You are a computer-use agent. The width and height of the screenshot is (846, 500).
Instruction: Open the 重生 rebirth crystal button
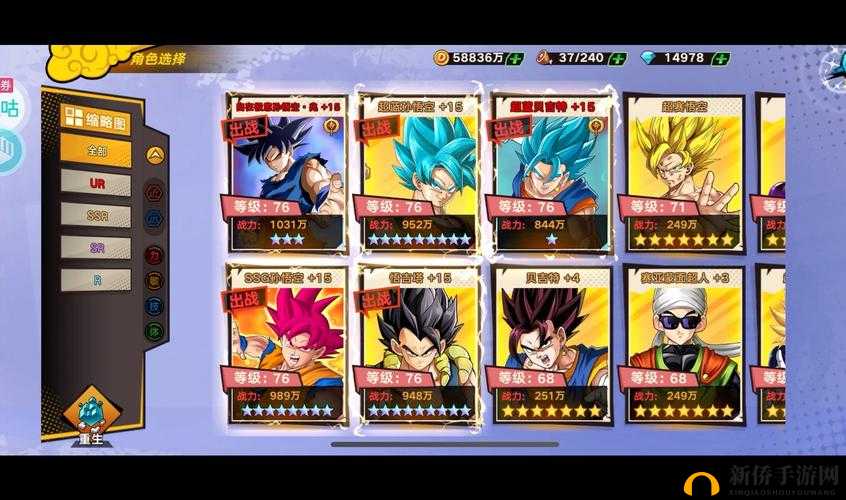point(90,417)
